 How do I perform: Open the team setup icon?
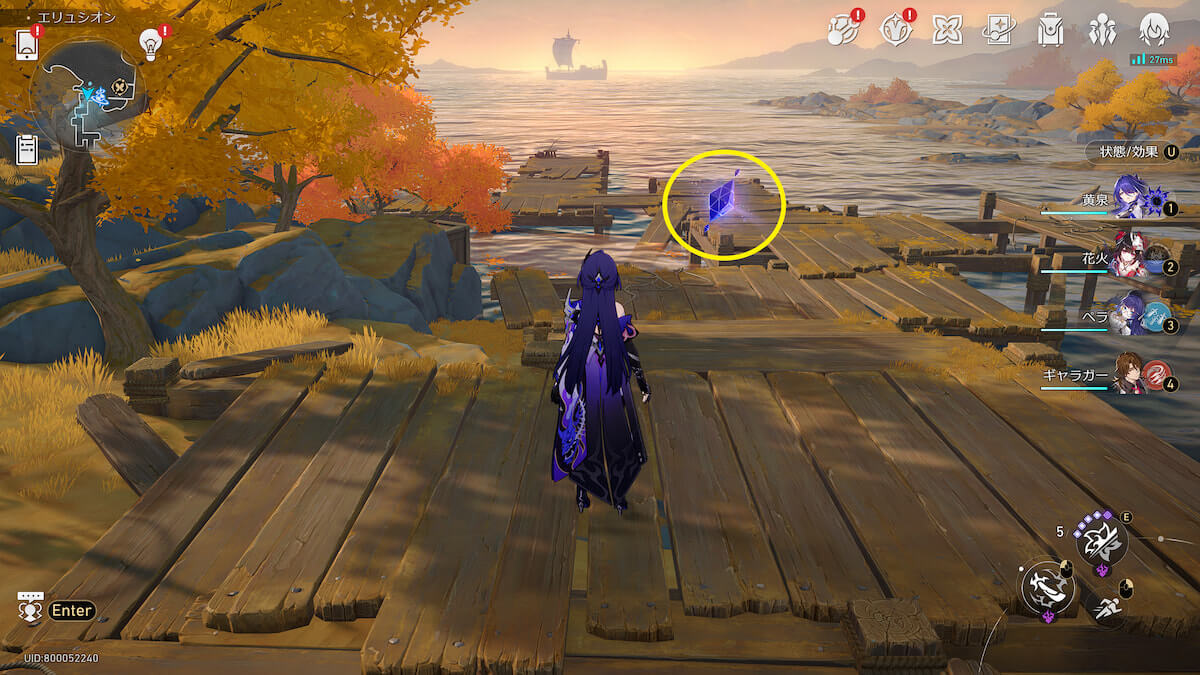1102,31
